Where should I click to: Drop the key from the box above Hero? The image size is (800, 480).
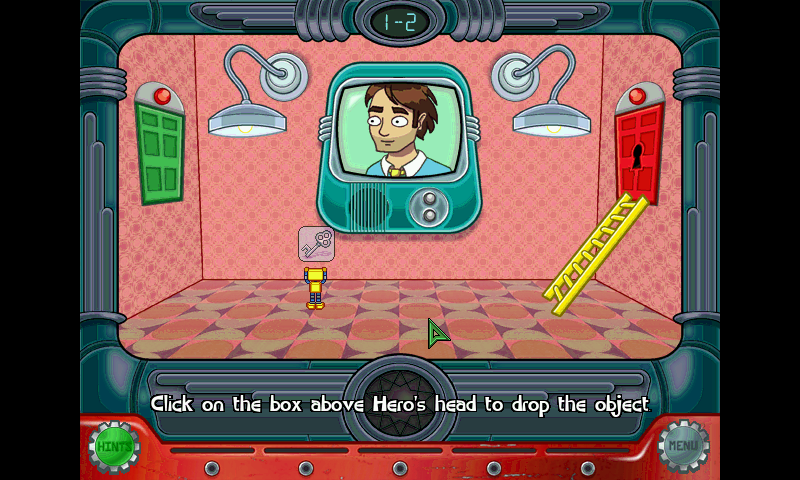pyautogui.click(x=316, y=243)
